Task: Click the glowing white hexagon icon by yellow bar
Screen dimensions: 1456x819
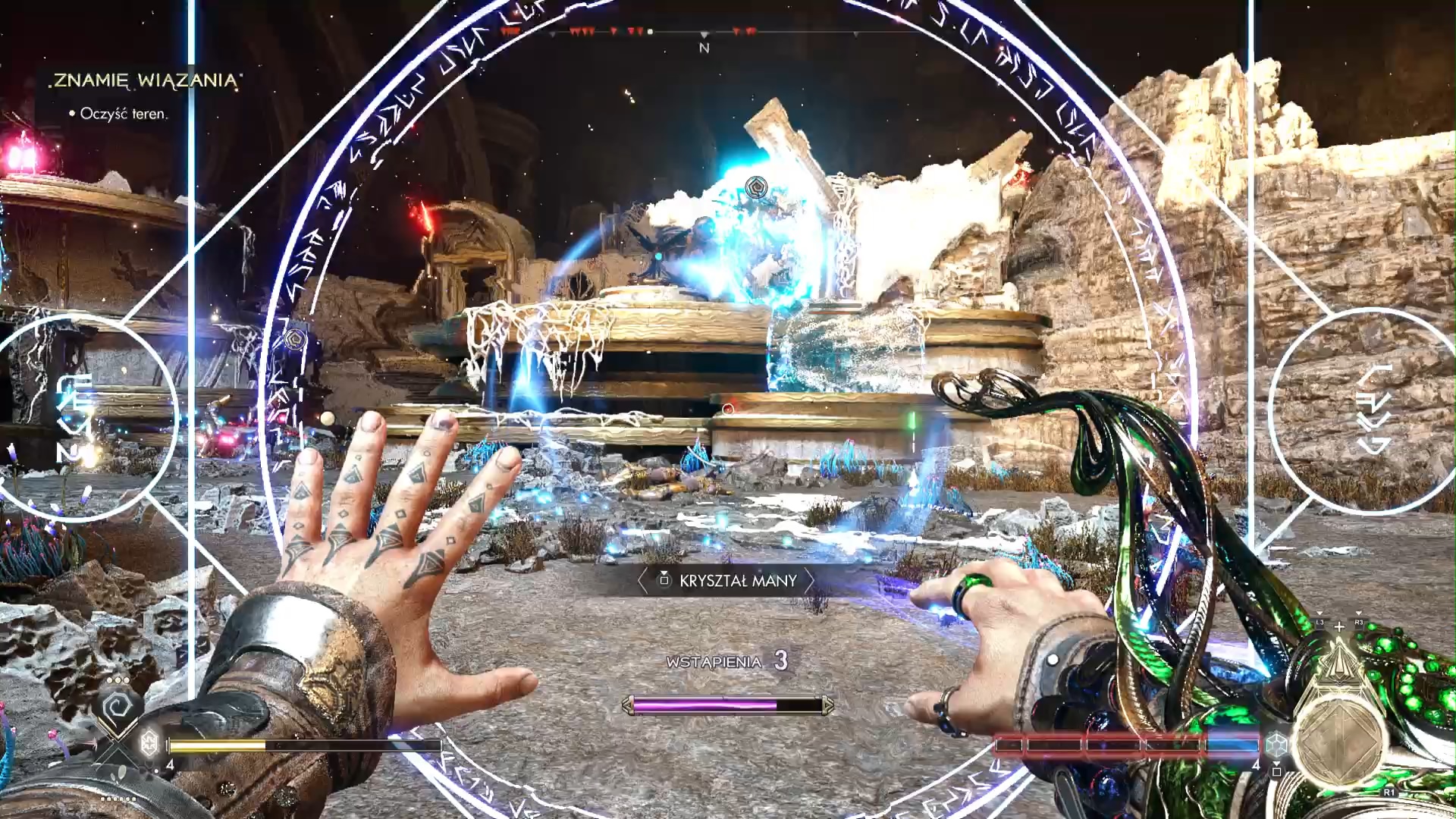Action: (149, 743)
